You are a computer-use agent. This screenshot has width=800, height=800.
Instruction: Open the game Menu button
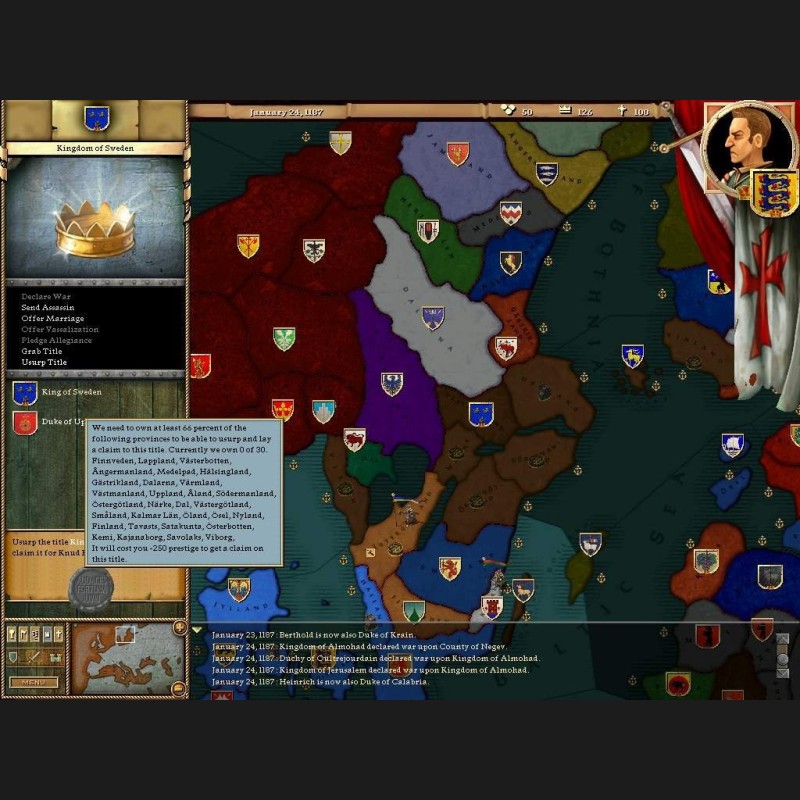[33, 683]
